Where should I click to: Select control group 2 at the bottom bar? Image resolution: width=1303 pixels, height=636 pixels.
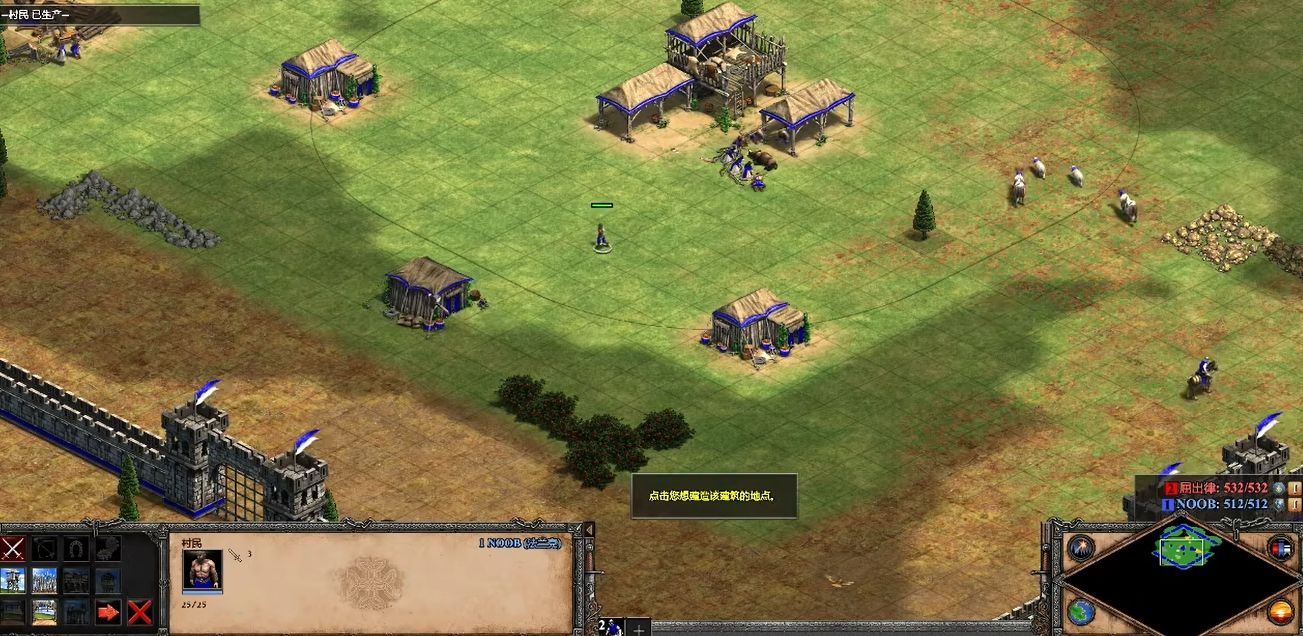coord(609,627)
